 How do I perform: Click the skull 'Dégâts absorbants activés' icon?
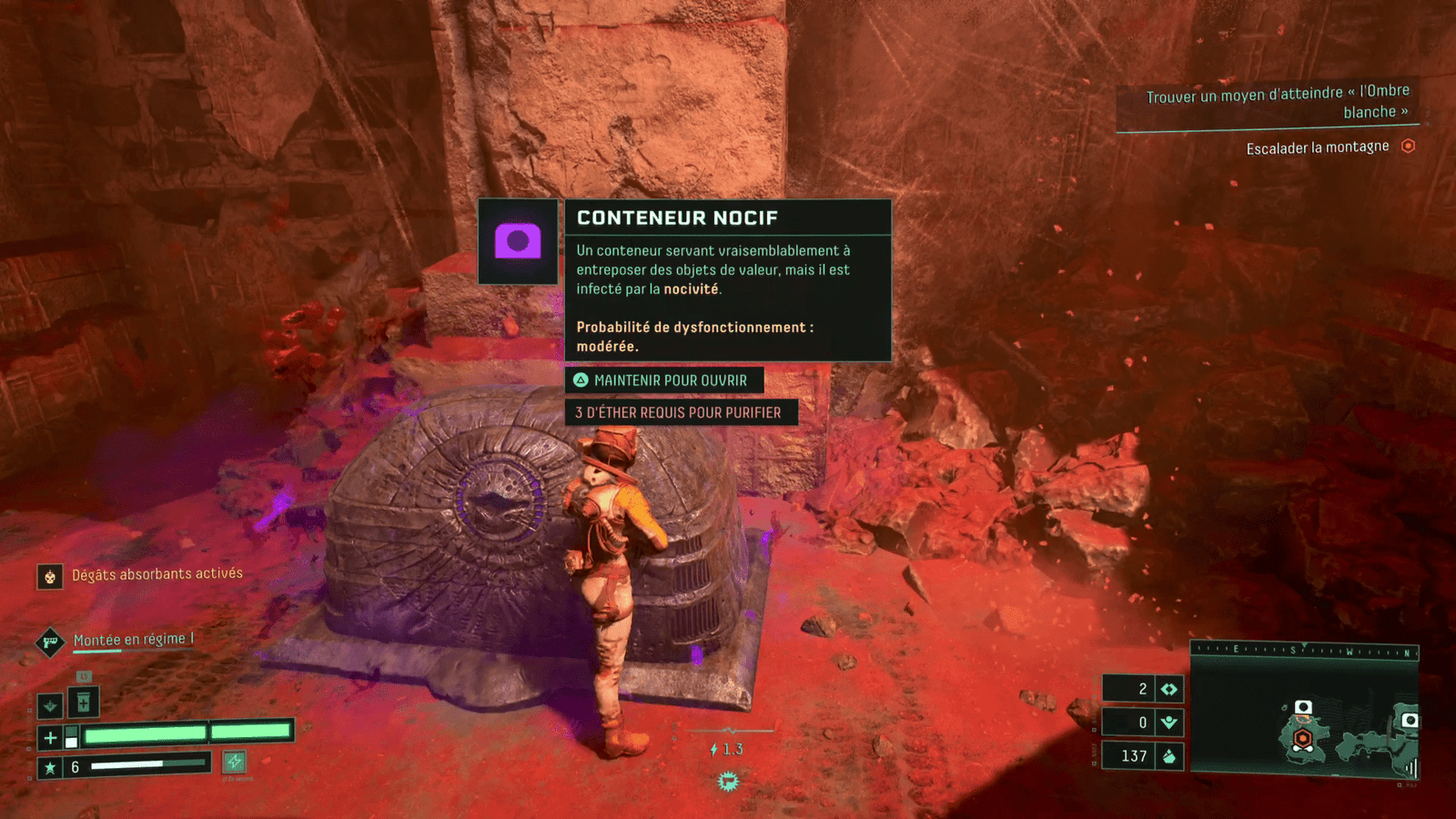[50, 576]
